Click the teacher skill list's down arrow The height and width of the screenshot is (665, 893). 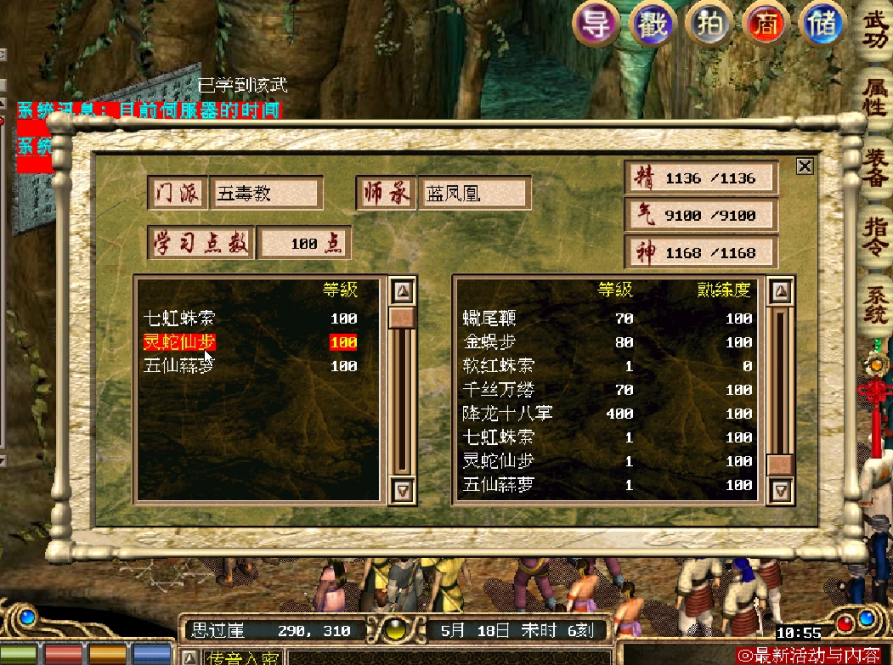(402, 489)
